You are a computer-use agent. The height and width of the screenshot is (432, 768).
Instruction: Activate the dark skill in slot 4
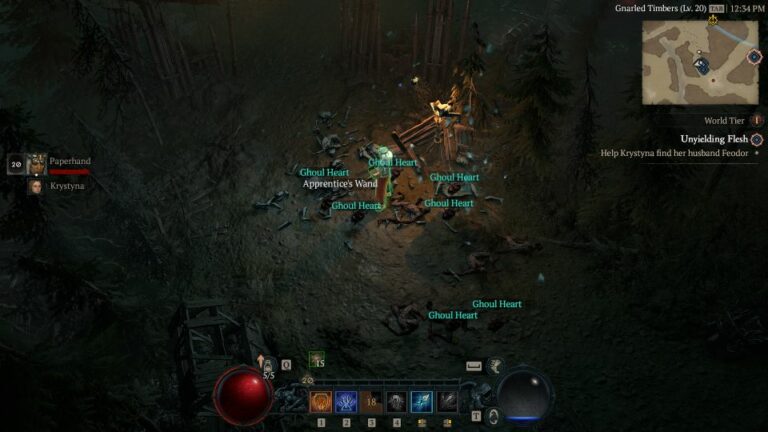point(397,402)
